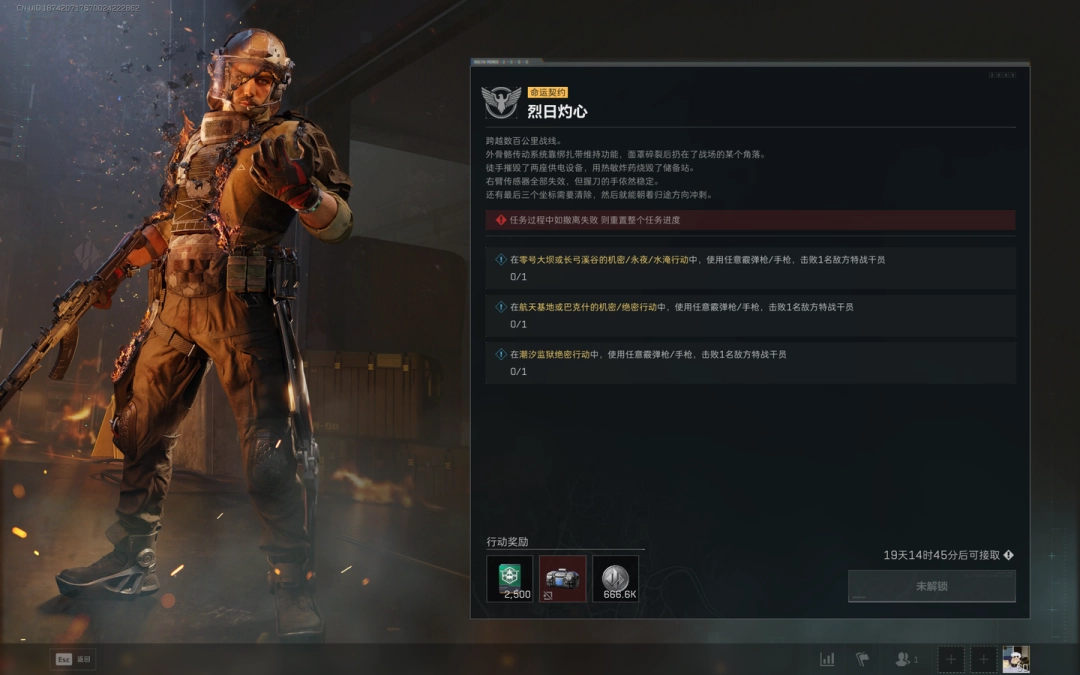Select the 零号大坝 or 长弓溪谷 objective row
The width and height of the screenshot is (1080, 675).
(x=750, y=267)
